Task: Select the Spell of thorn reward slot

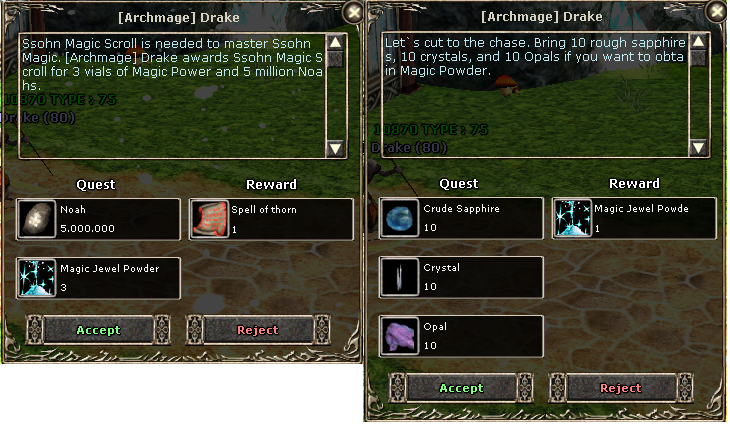Action: coord(270,219)
